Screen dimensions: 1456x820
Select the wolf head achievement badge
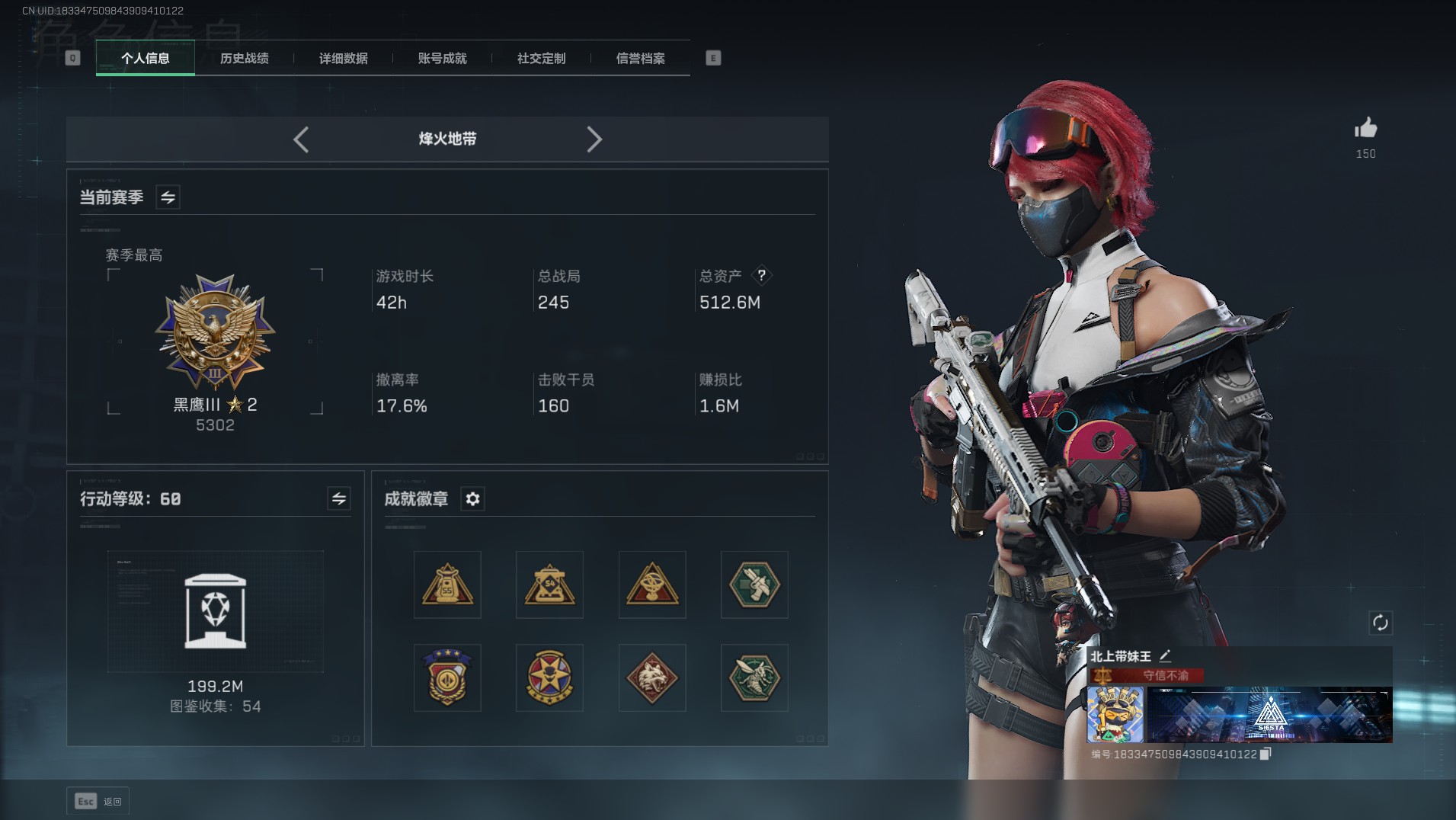(651, 677)
